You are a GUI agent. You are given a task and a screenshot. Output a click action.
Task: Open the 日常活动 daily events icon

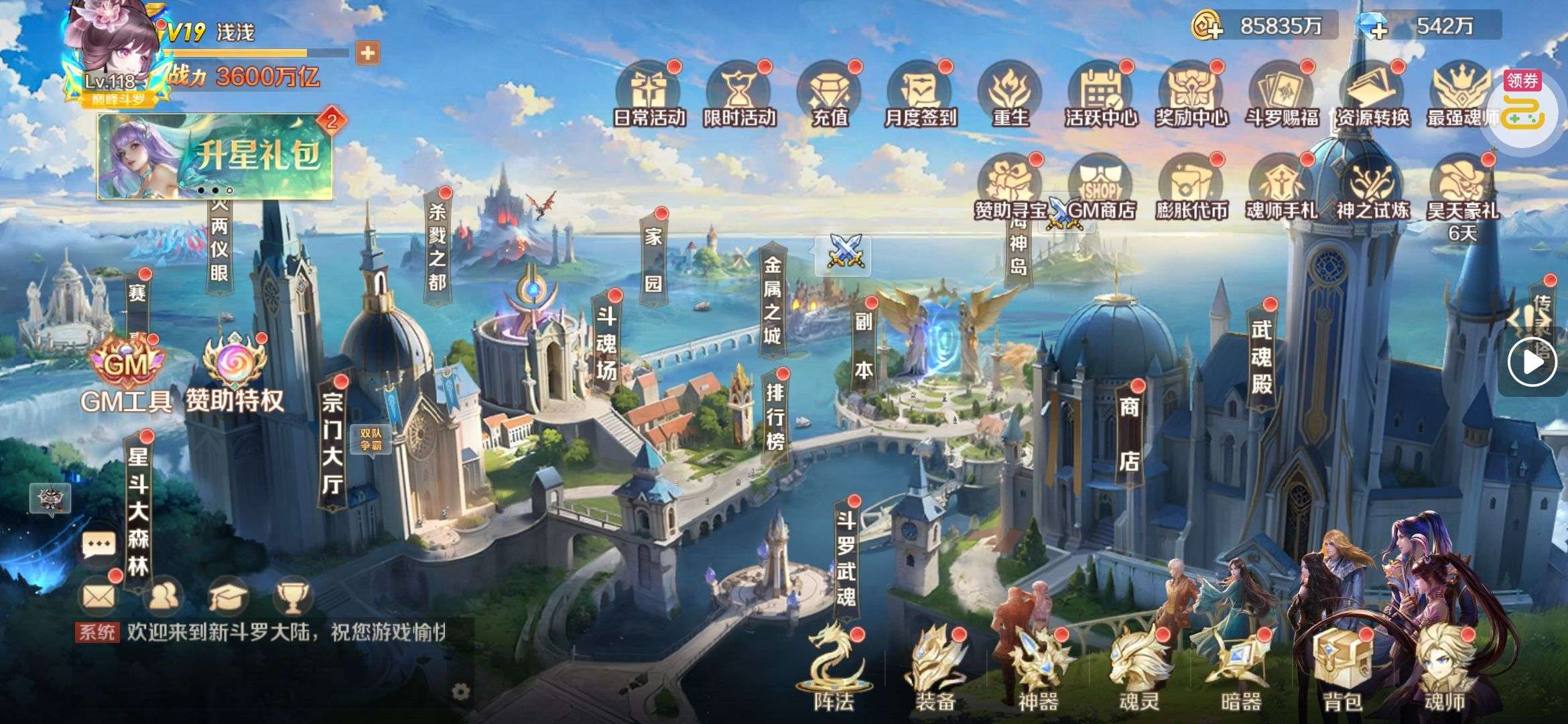[649, 96]
